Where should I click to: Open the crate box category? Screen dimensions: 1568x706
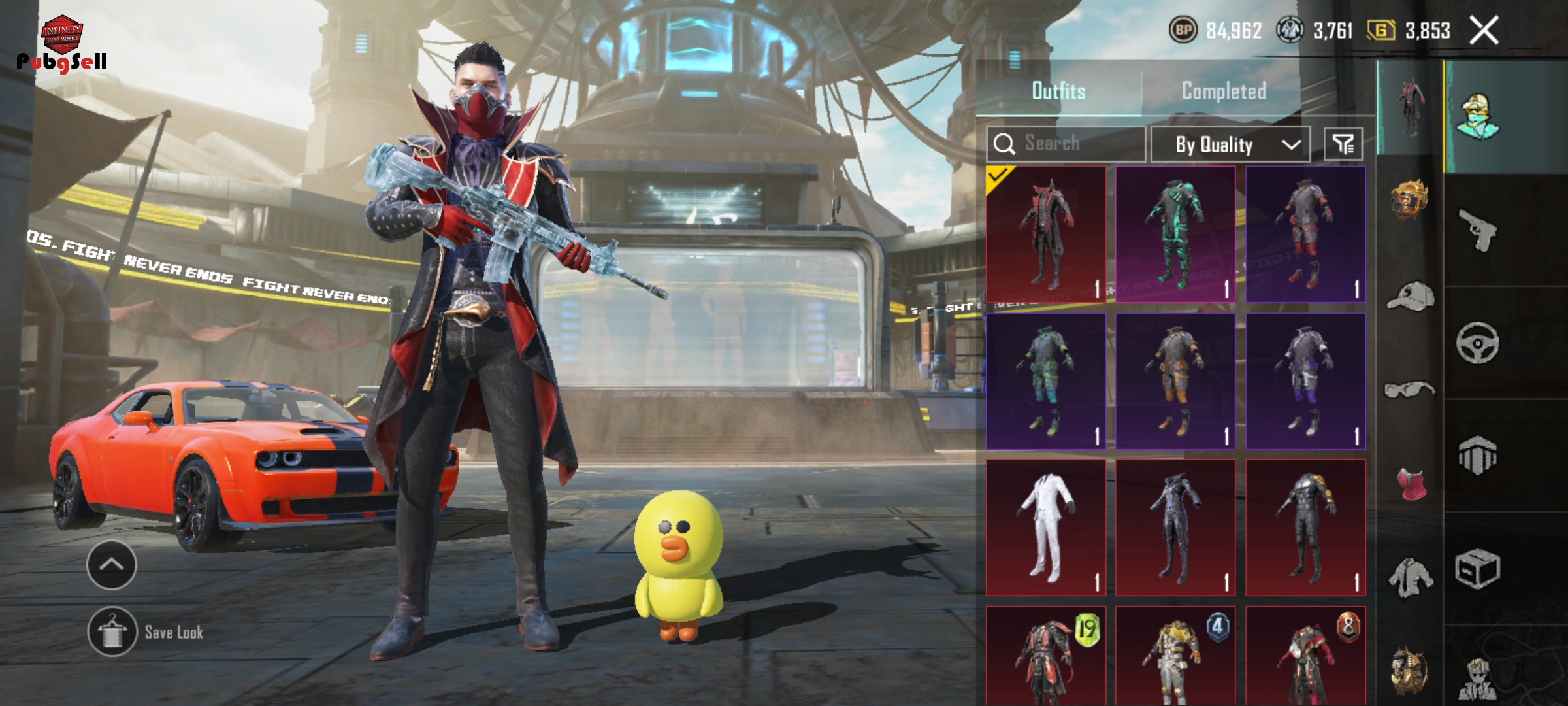tap(1478, 569)
